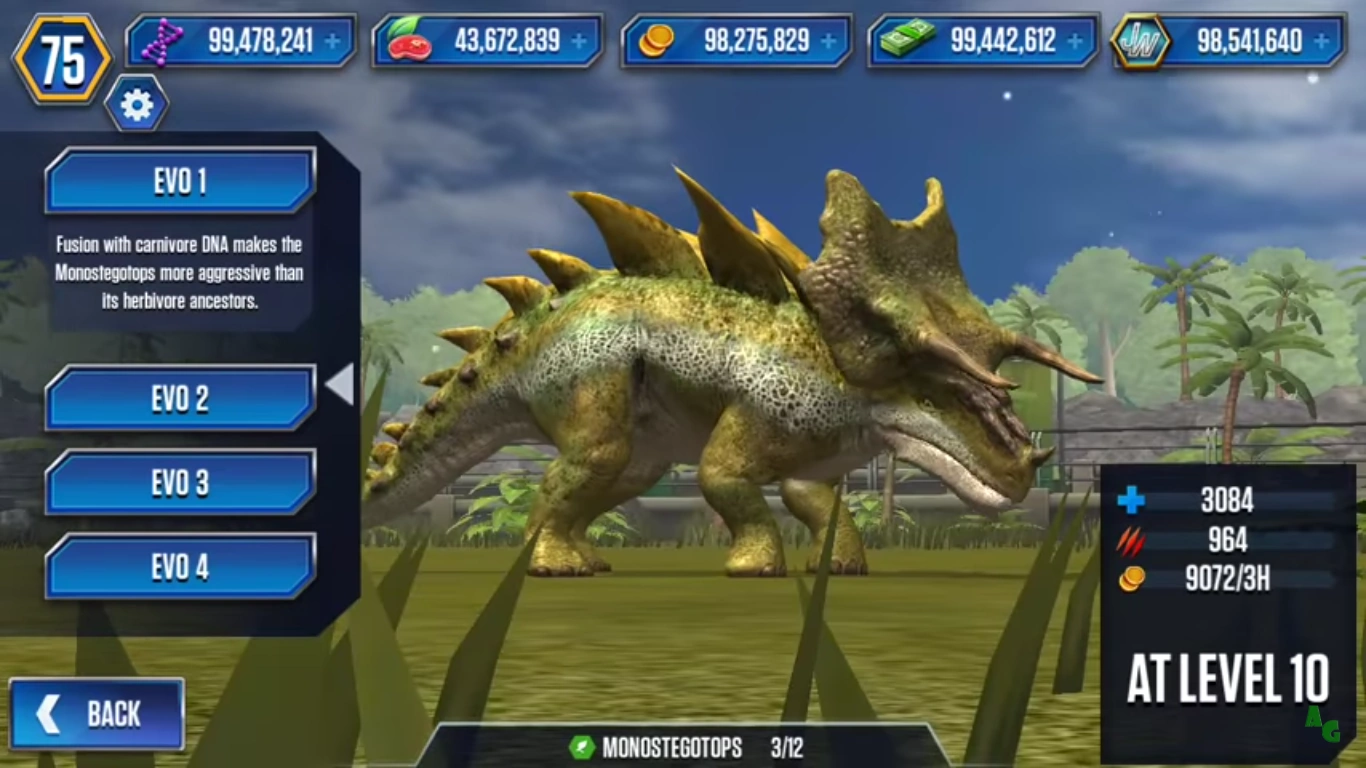Click the DNA currency icon
The width and height of the screenshot is (1366, 768).
163,41
